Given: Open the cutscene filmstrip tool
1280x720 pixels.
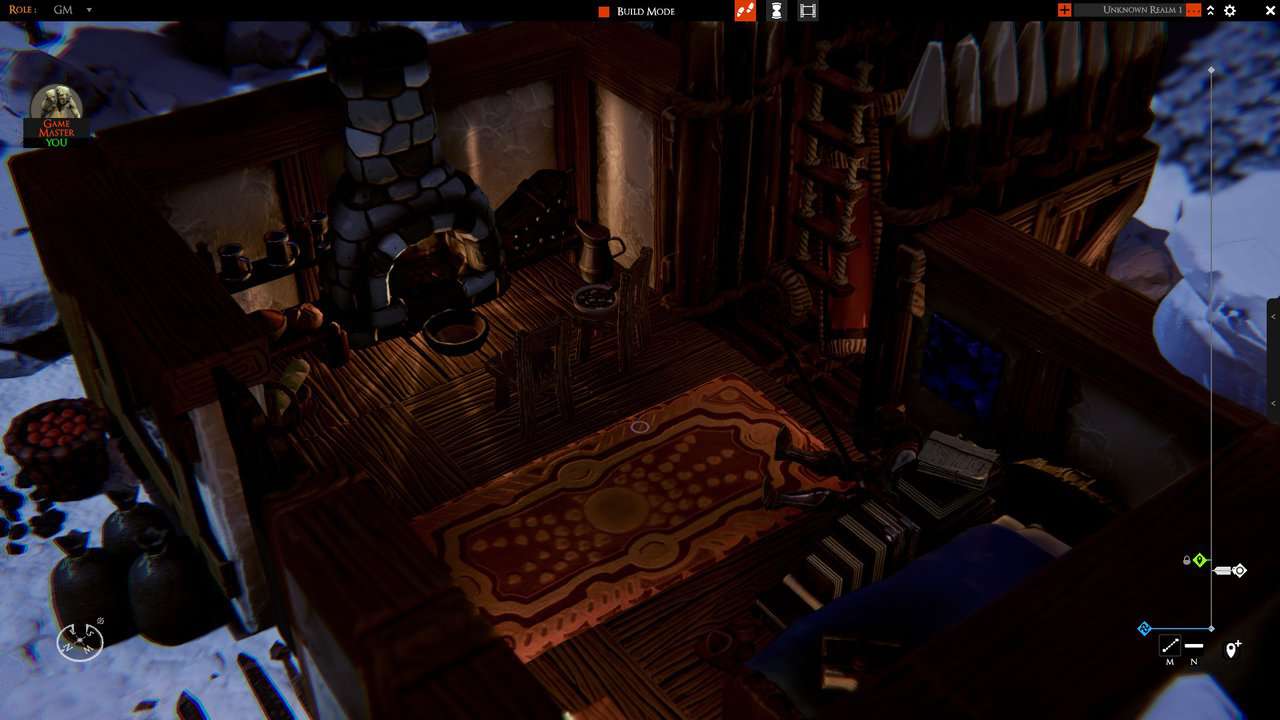Looking at the screenshot, I should coord(808,10).
